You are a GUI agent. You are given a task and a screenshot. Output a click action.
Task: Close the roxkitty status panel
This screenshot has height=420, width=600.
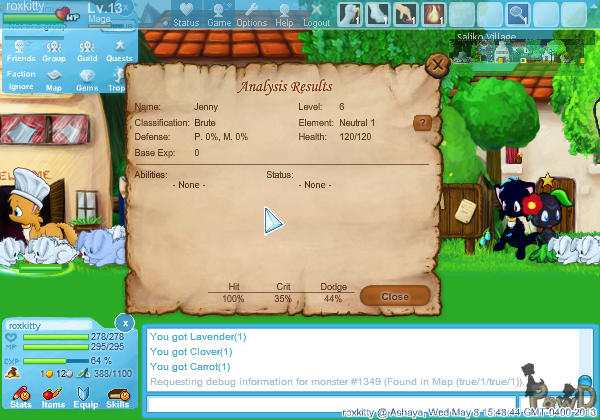pos(123,323)
